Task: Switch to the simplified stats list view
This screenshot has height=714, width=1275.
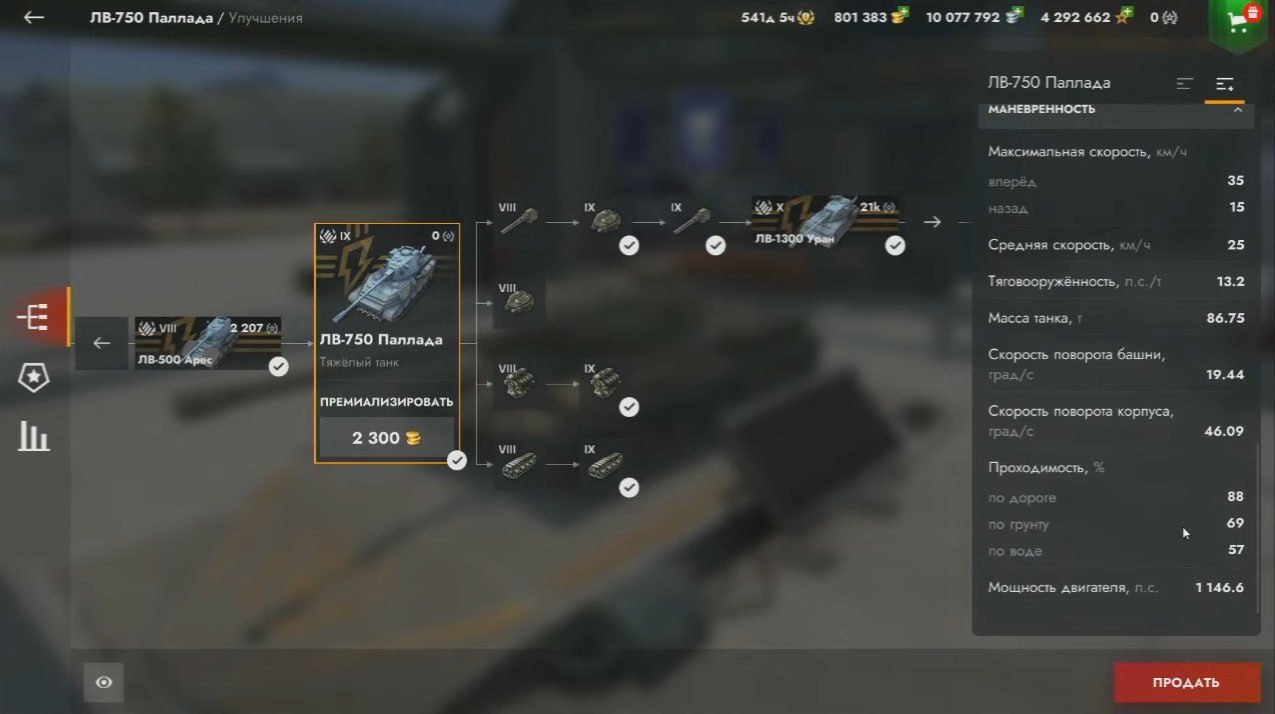Action: click(1185, 84)
